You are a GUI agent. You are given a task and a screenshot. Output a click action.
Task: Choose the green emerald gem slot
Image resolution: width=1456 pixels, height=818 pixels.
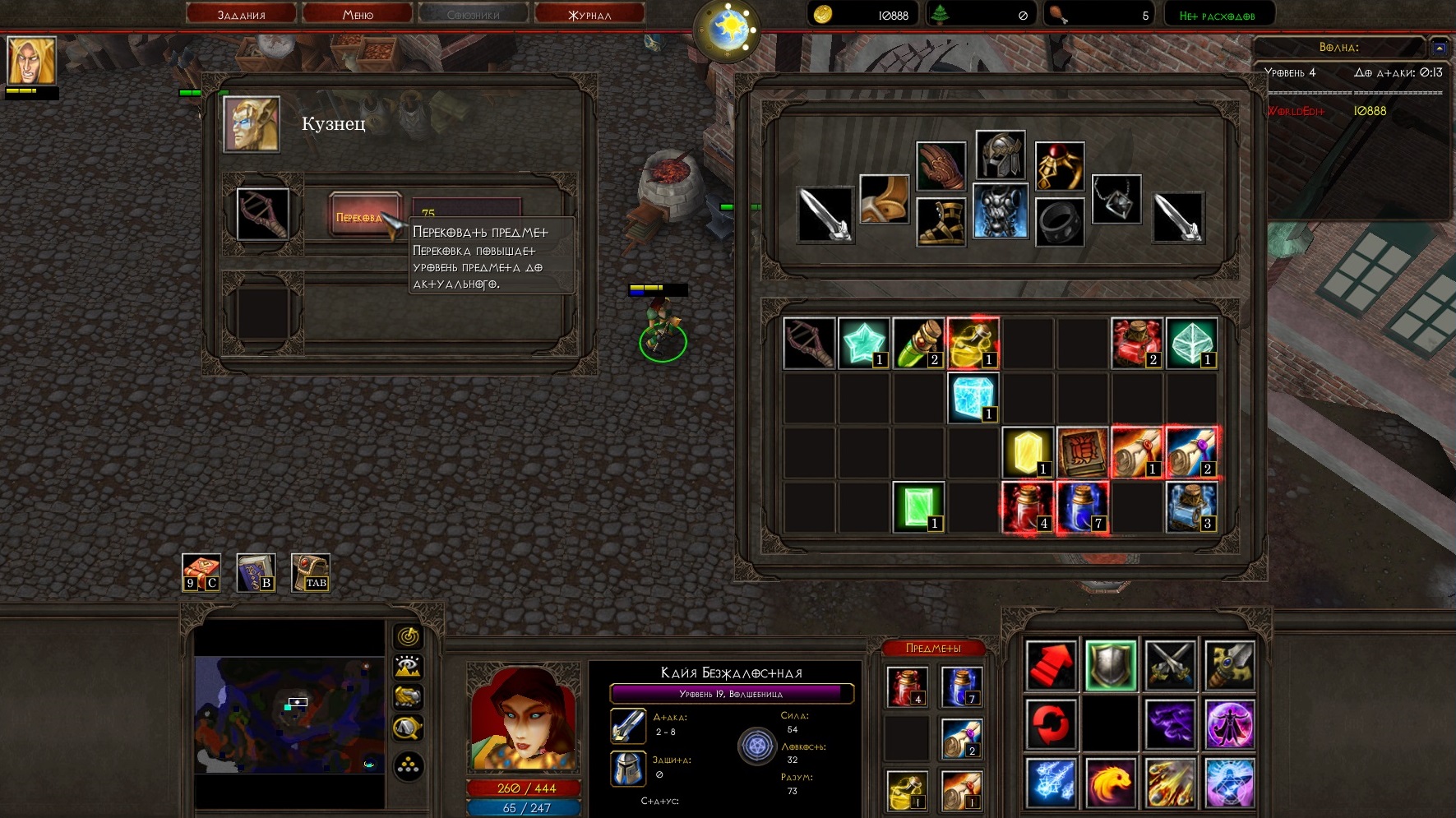tap(918, 506)
